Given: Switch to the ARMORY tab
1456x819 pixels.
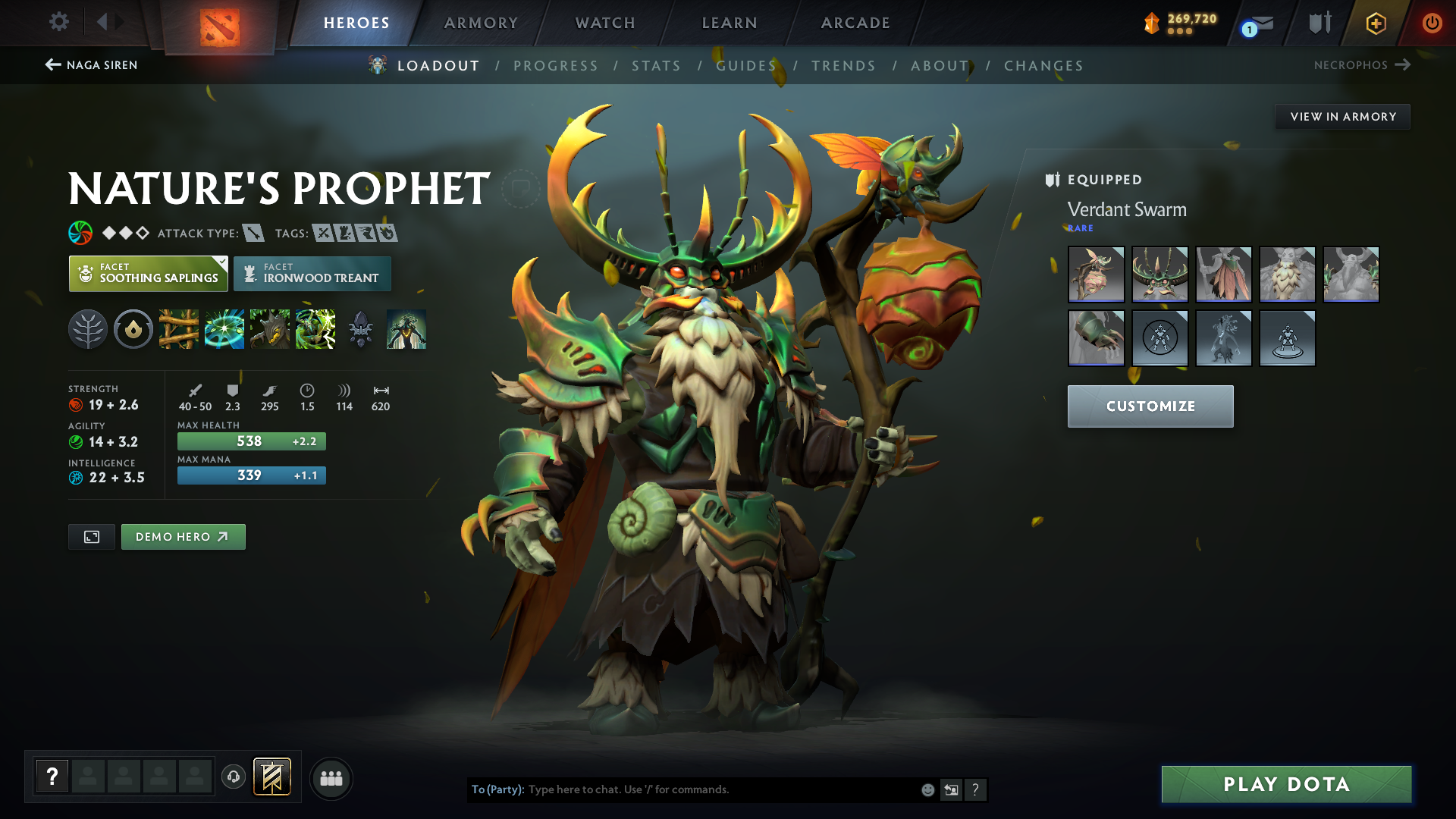Looking at the screenshot, I should coord(481,23).
